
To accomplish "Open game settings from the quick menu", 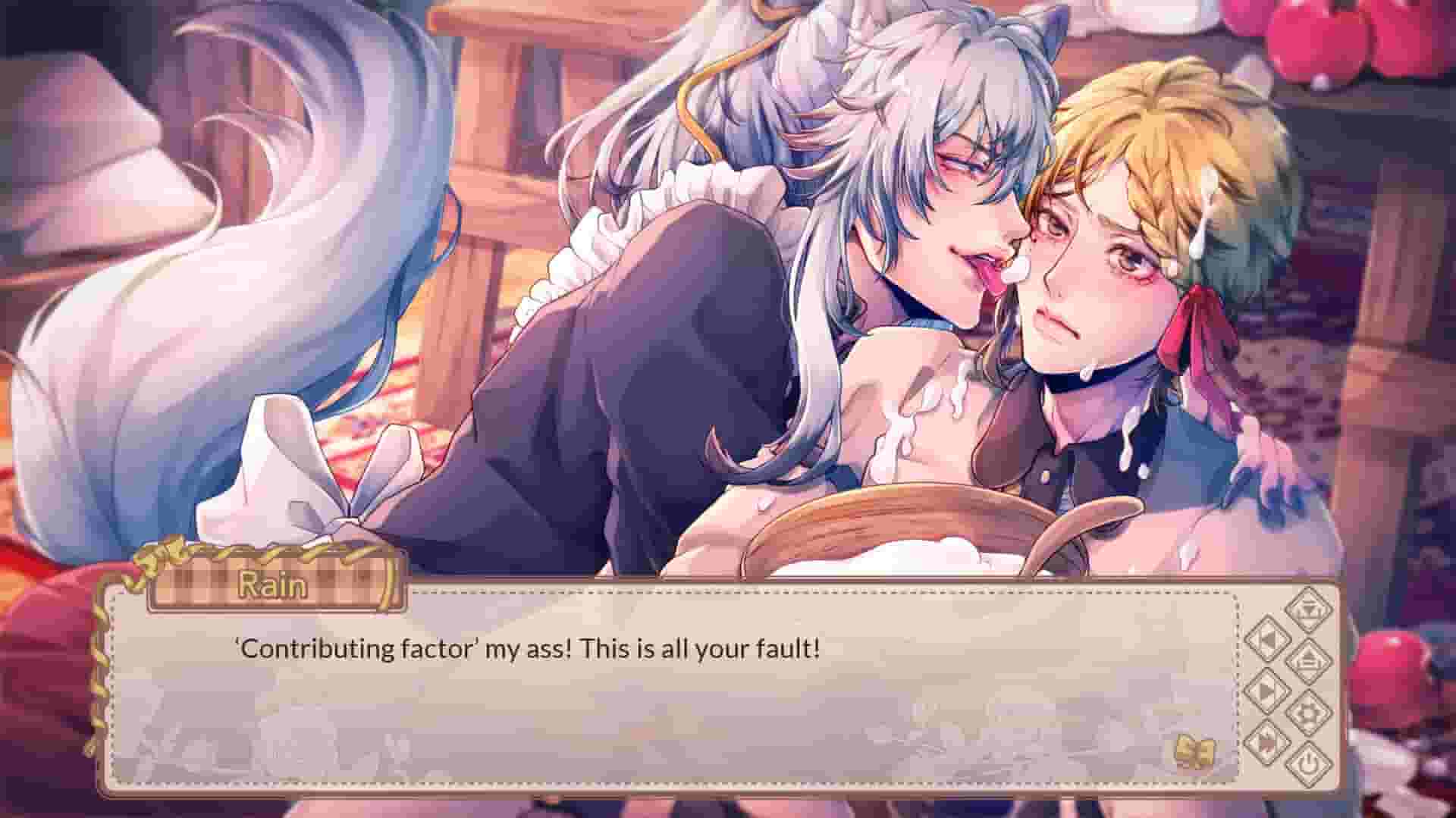I will coord(1309,711).
